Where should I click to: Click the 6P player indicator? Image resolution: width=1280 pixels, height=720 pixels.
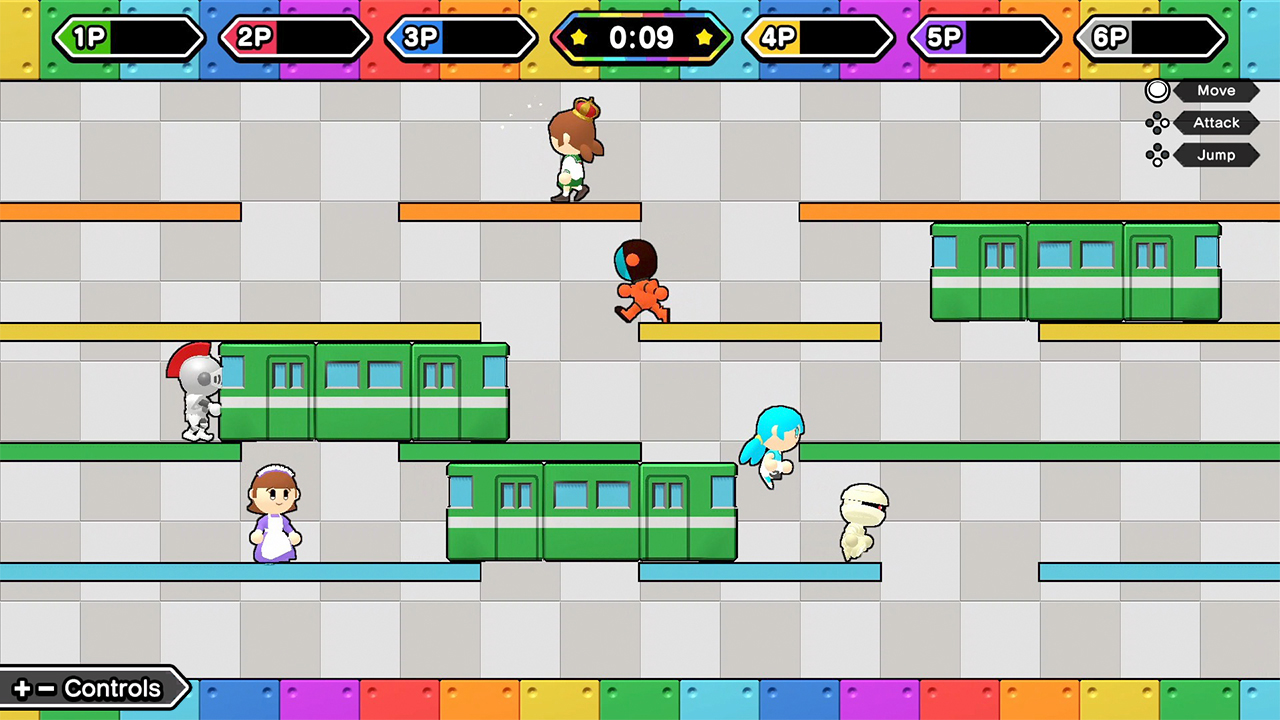[x=1150, y=38]
